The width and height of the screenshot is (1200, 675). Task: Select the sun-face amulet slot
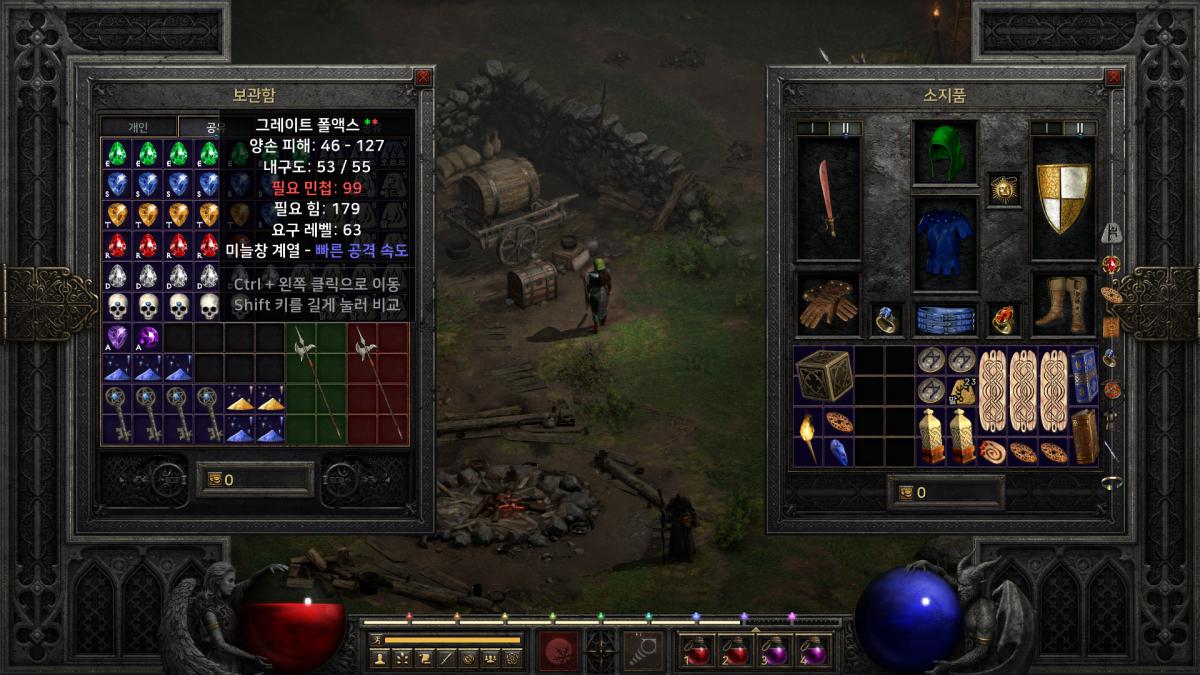pyautogui.click(x=1003, y=189)
